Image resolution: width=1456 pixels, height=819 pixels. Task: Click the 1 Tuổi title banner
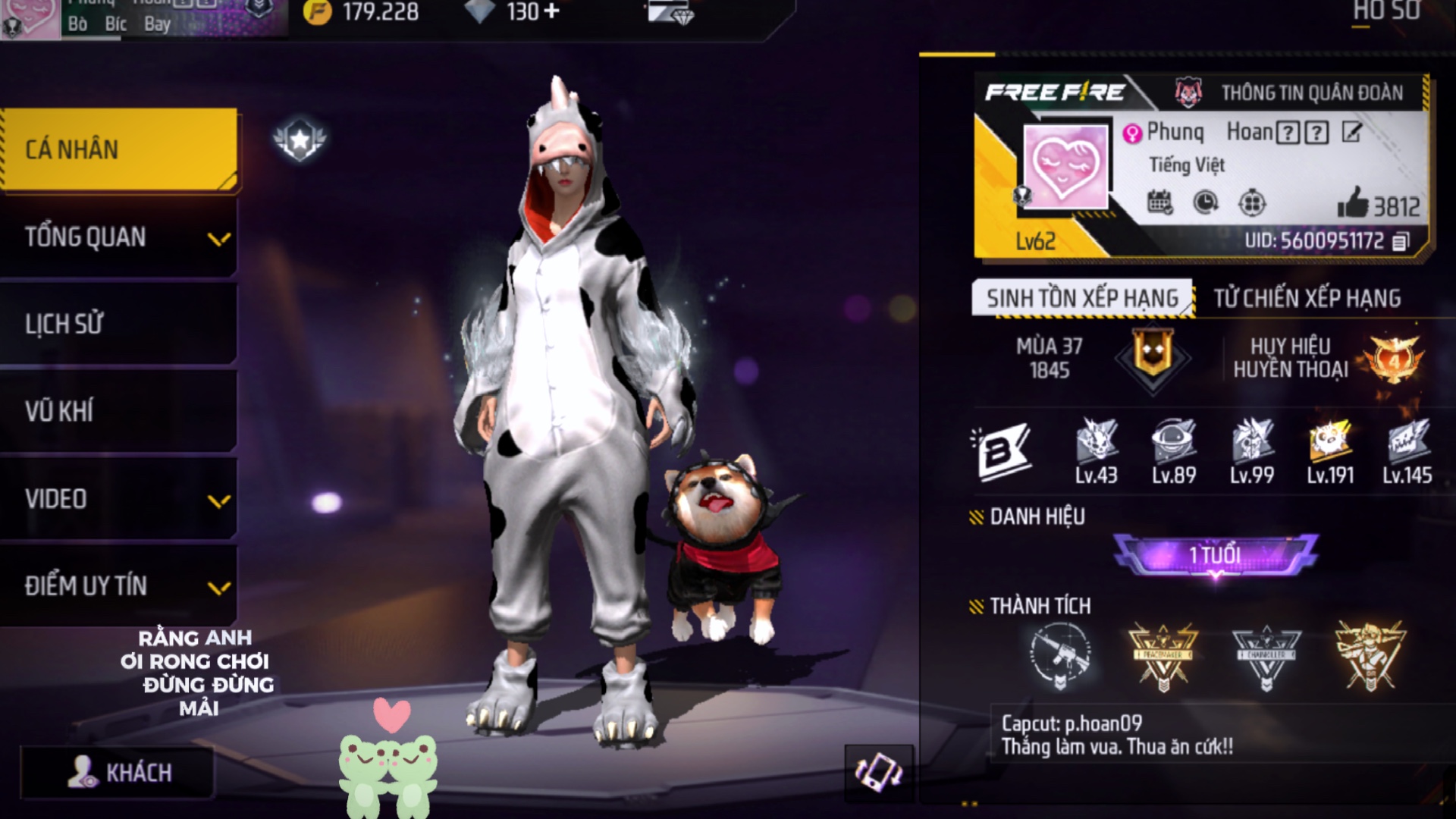coord(1215,555)
